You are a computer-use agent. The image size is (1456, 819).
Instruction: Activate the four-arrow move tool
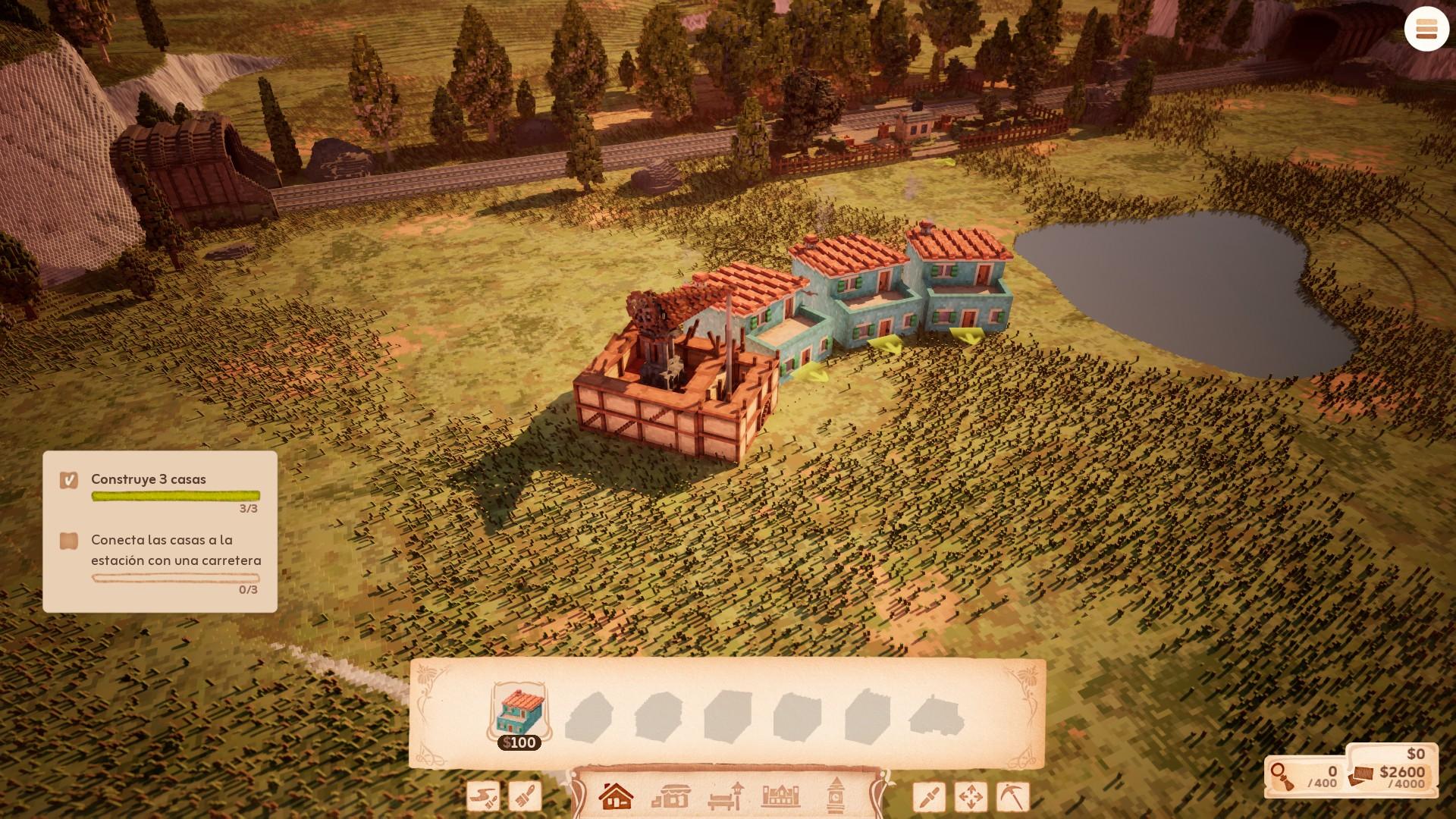click(x=971, y=797)
